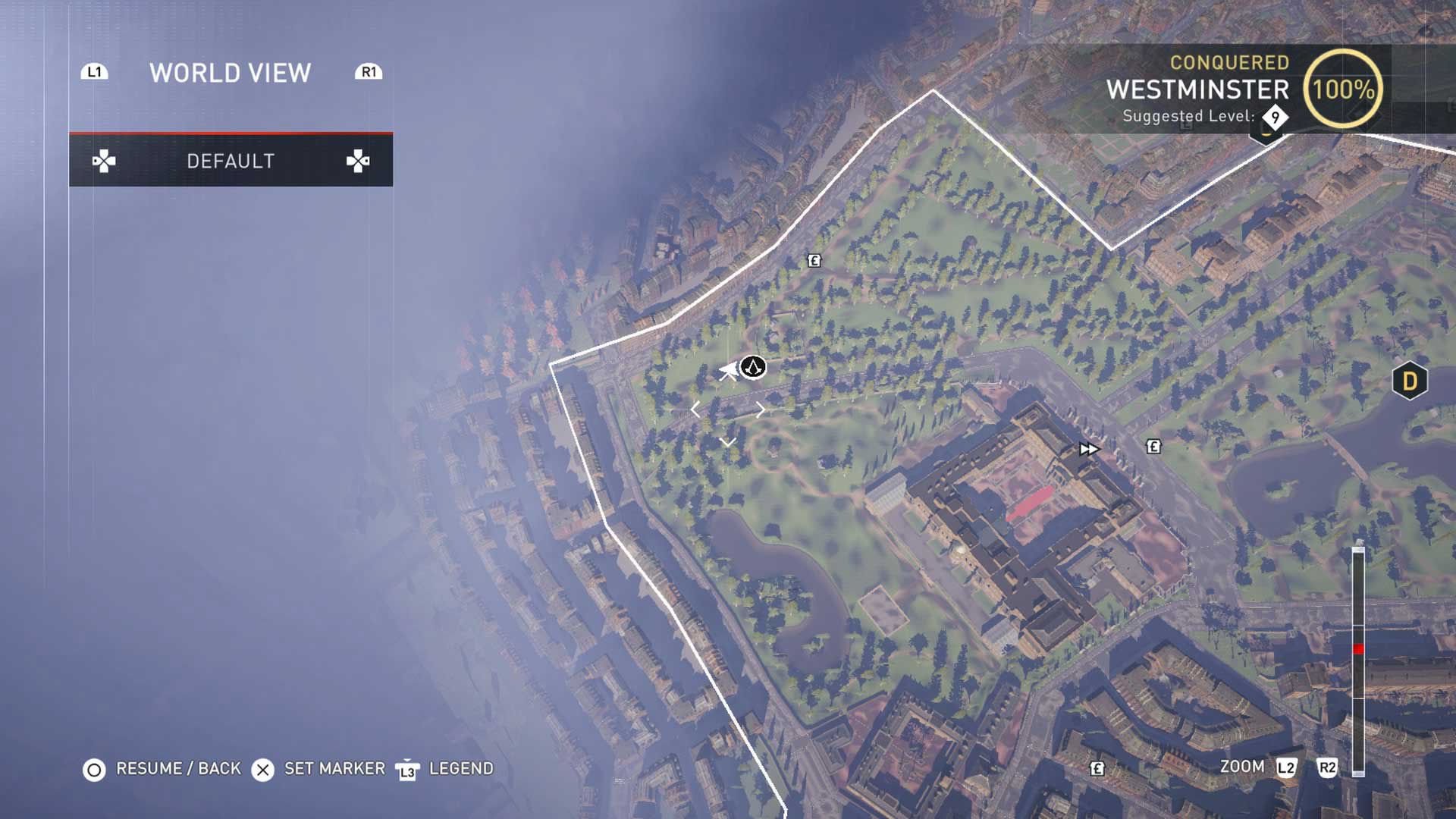The height and width of the screenshot is (819, 1456).
Task: Select the player's Assassin crest marker
Action: pyautogui.click(x=752, y=369)
